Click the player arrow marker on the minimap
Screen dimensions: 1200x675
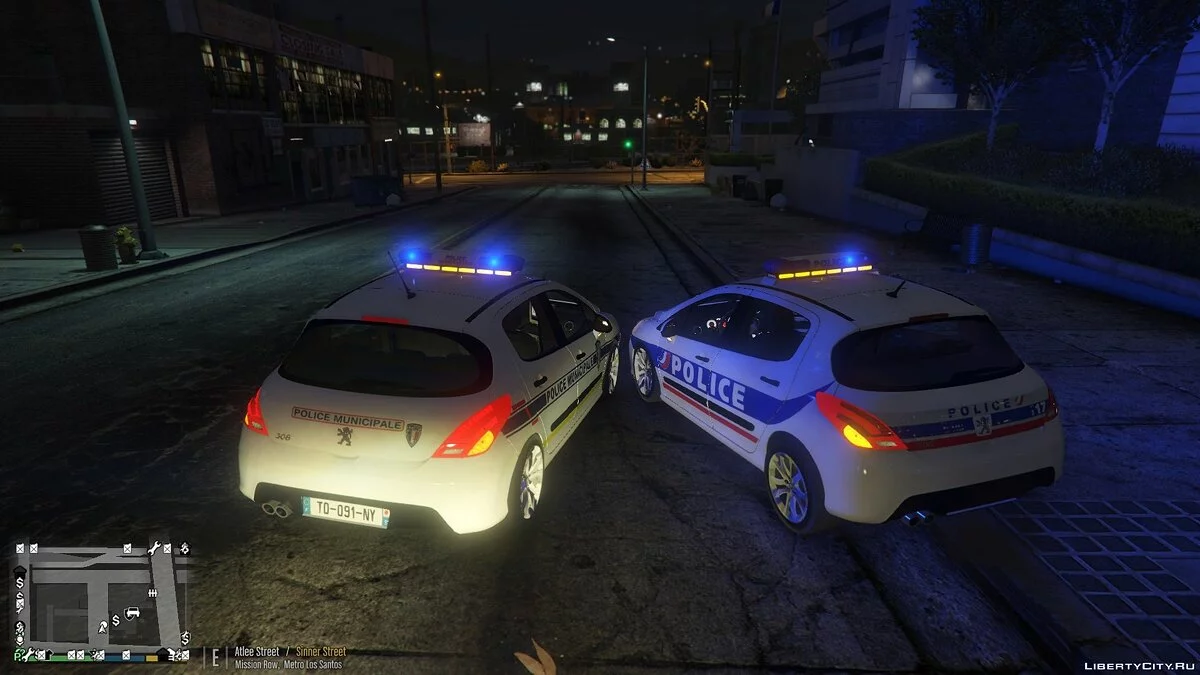tap(102, 627)
